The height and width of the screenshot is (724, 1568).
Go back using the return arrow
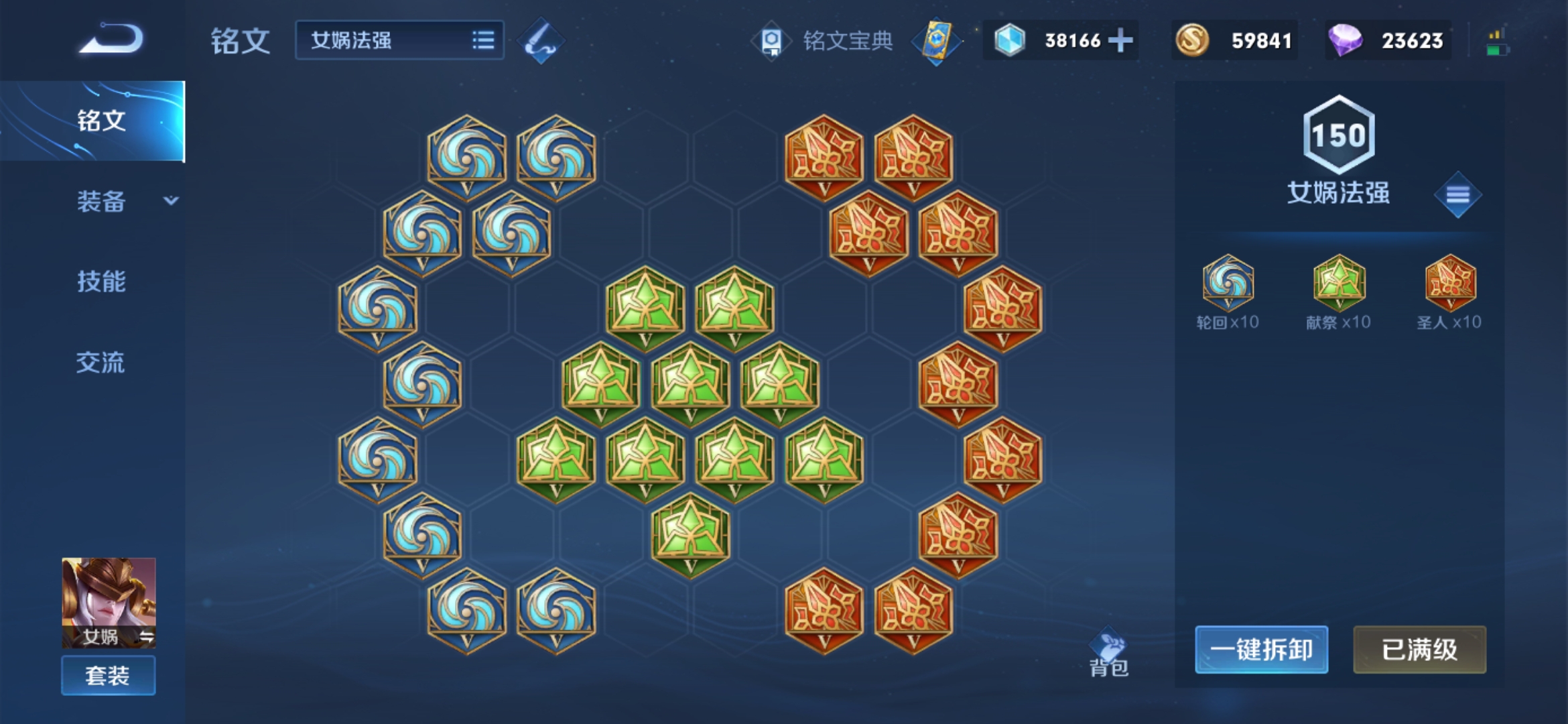pyautogui.click(x=111, y=40)
